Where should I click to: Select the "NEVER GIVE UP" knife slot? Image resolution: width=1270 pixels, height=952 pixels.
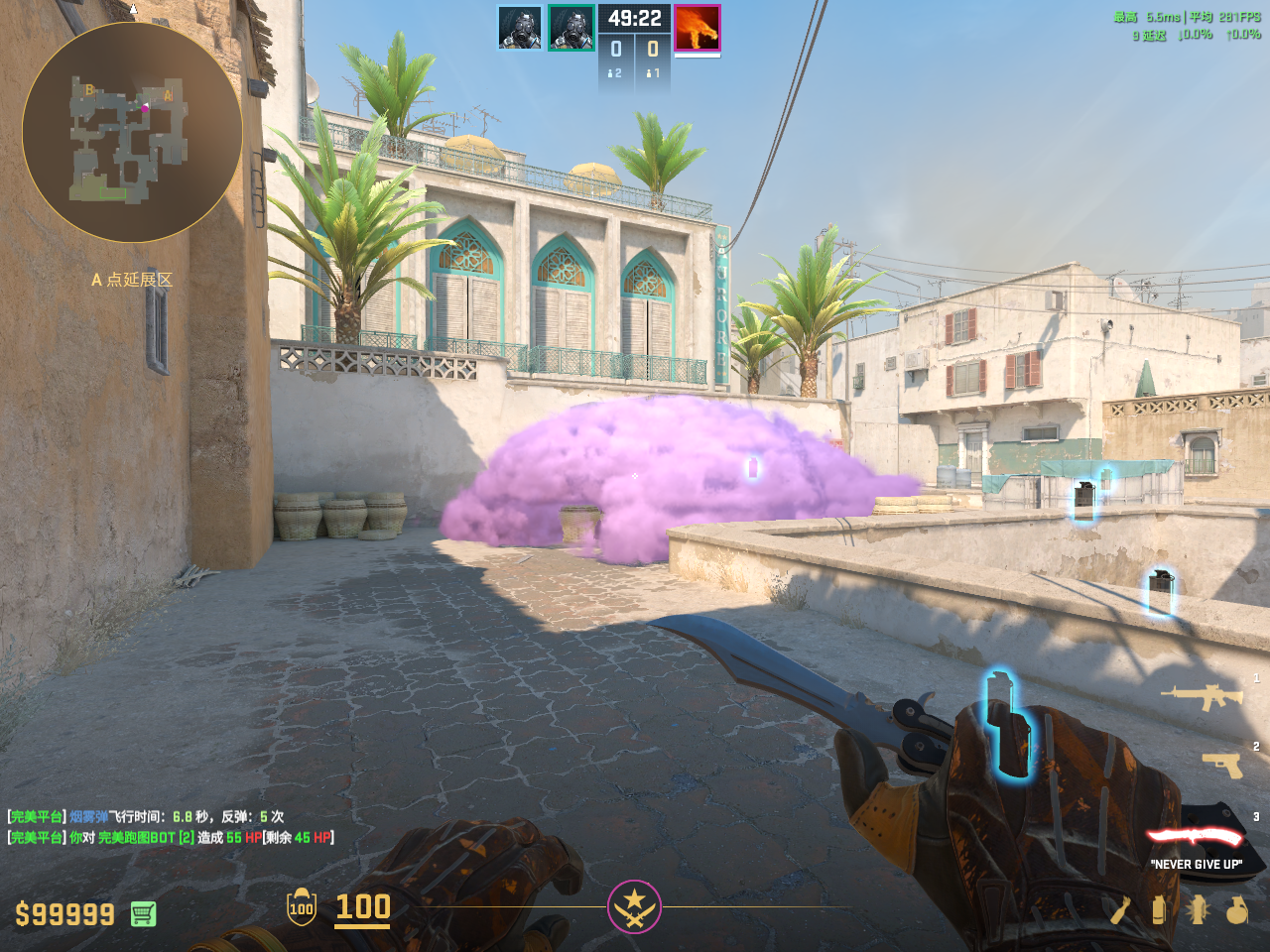pyautogui.click(x=1196, y=839)
